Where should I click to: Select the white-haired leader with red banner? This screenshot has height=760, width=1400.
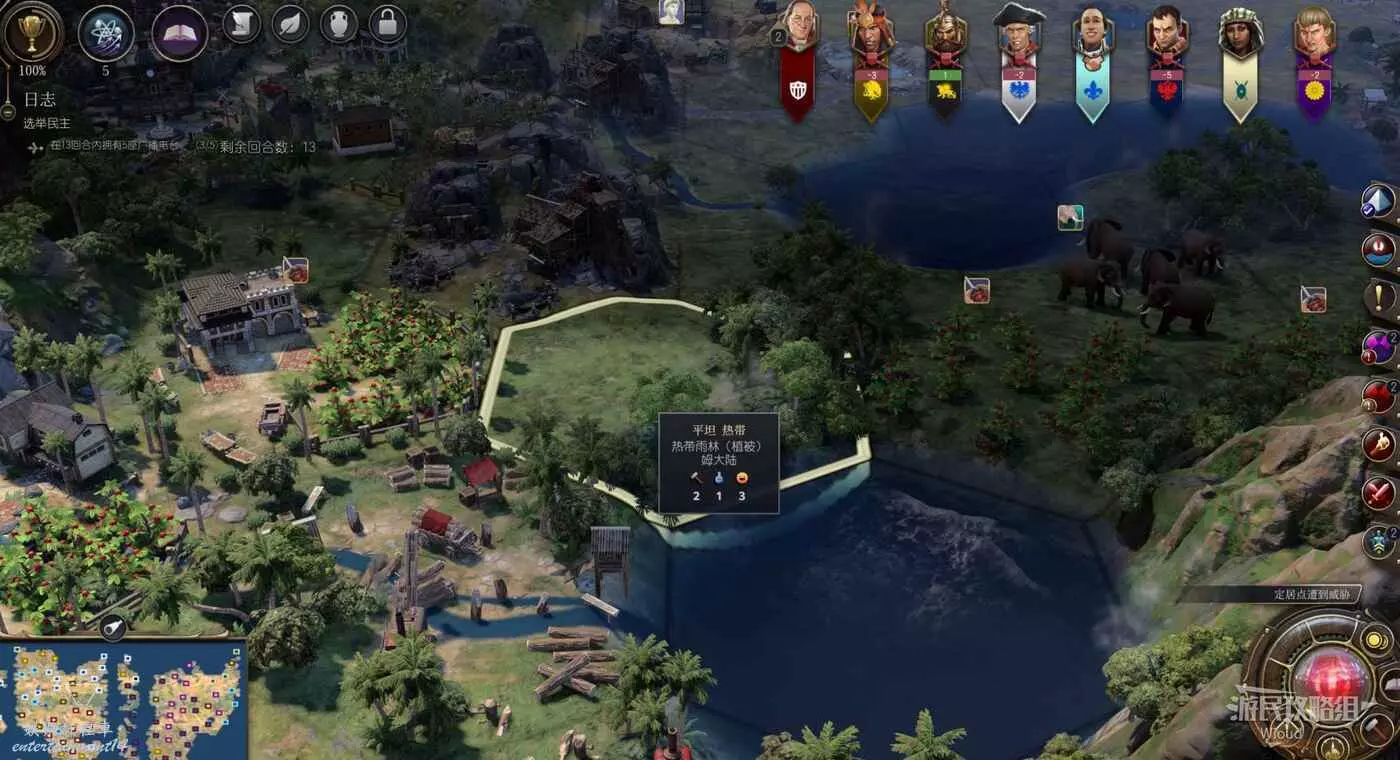coord(797,30)
